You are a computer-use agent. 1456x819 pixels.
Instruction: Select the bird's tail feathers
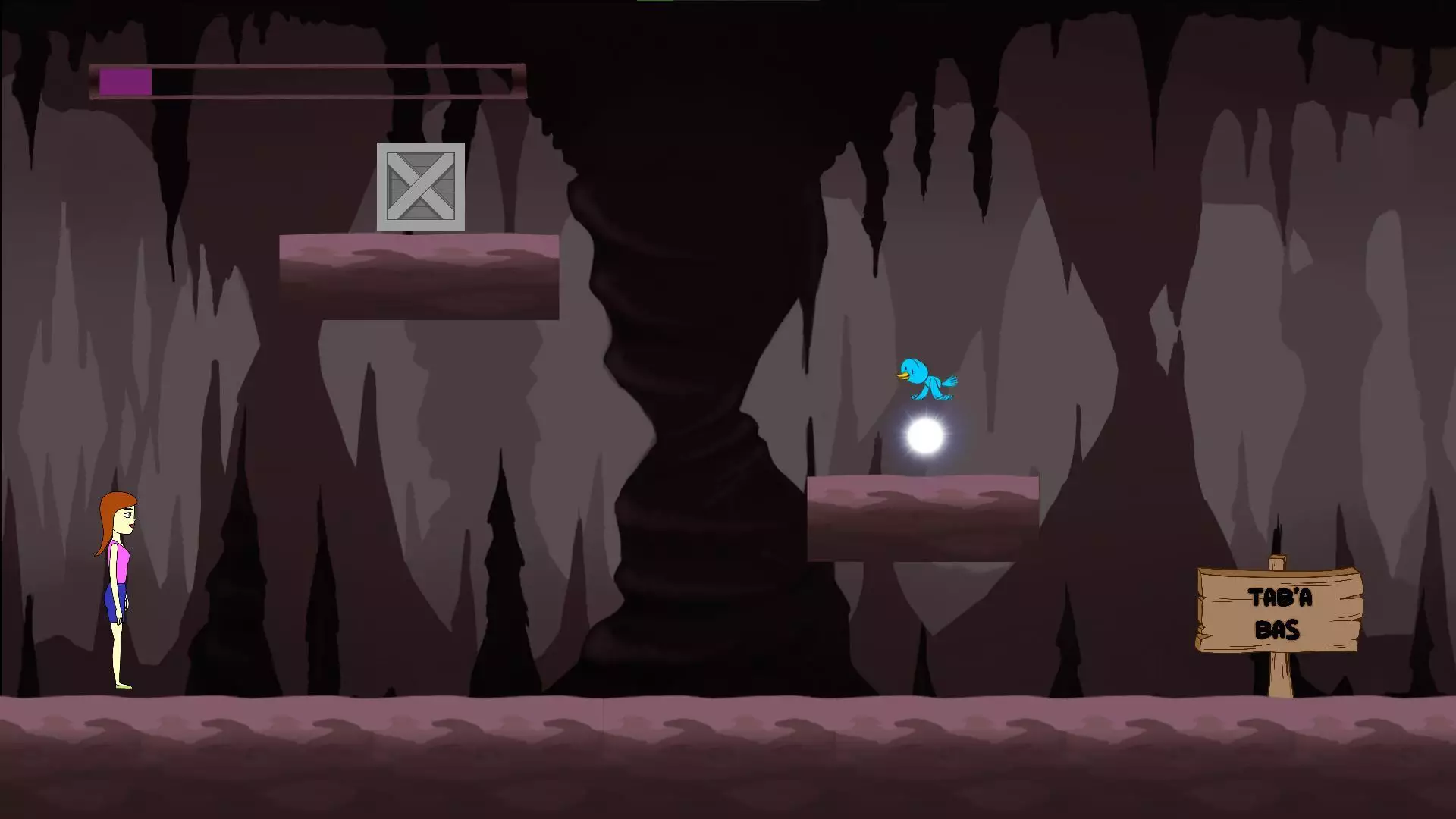951,379
